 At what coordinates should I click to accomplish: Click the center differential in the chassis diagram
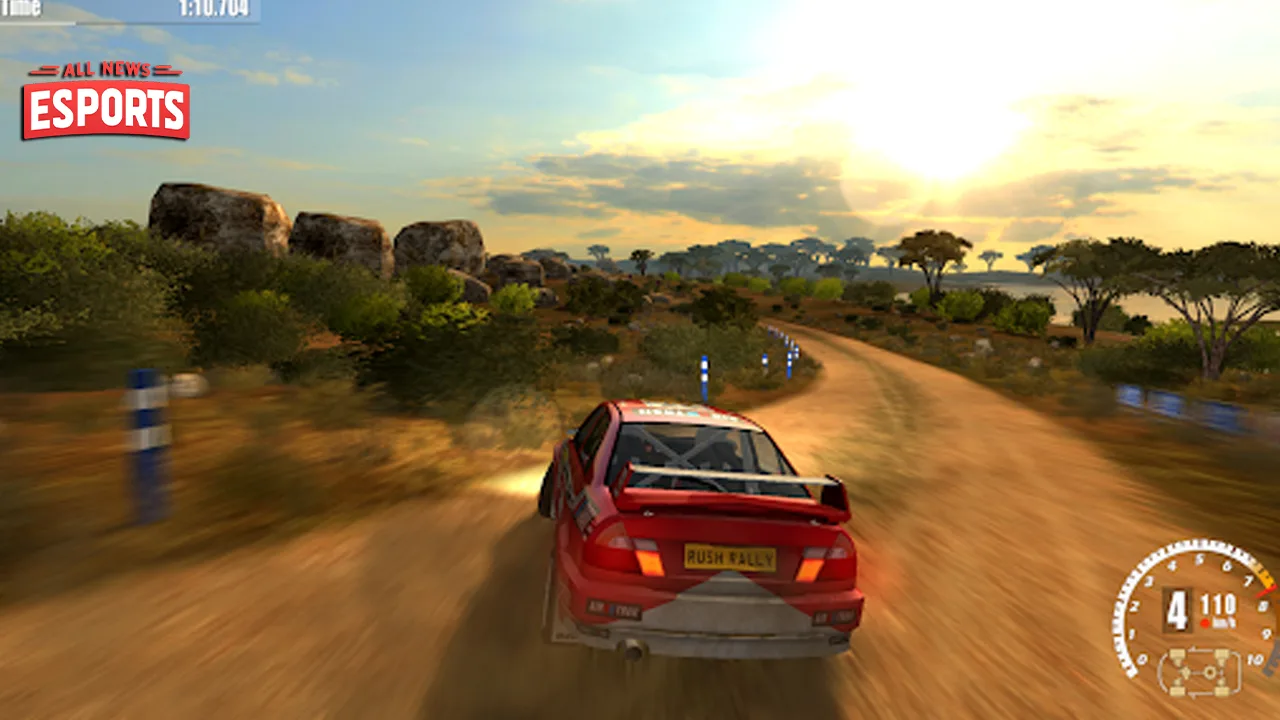[x=1209, y=672]
